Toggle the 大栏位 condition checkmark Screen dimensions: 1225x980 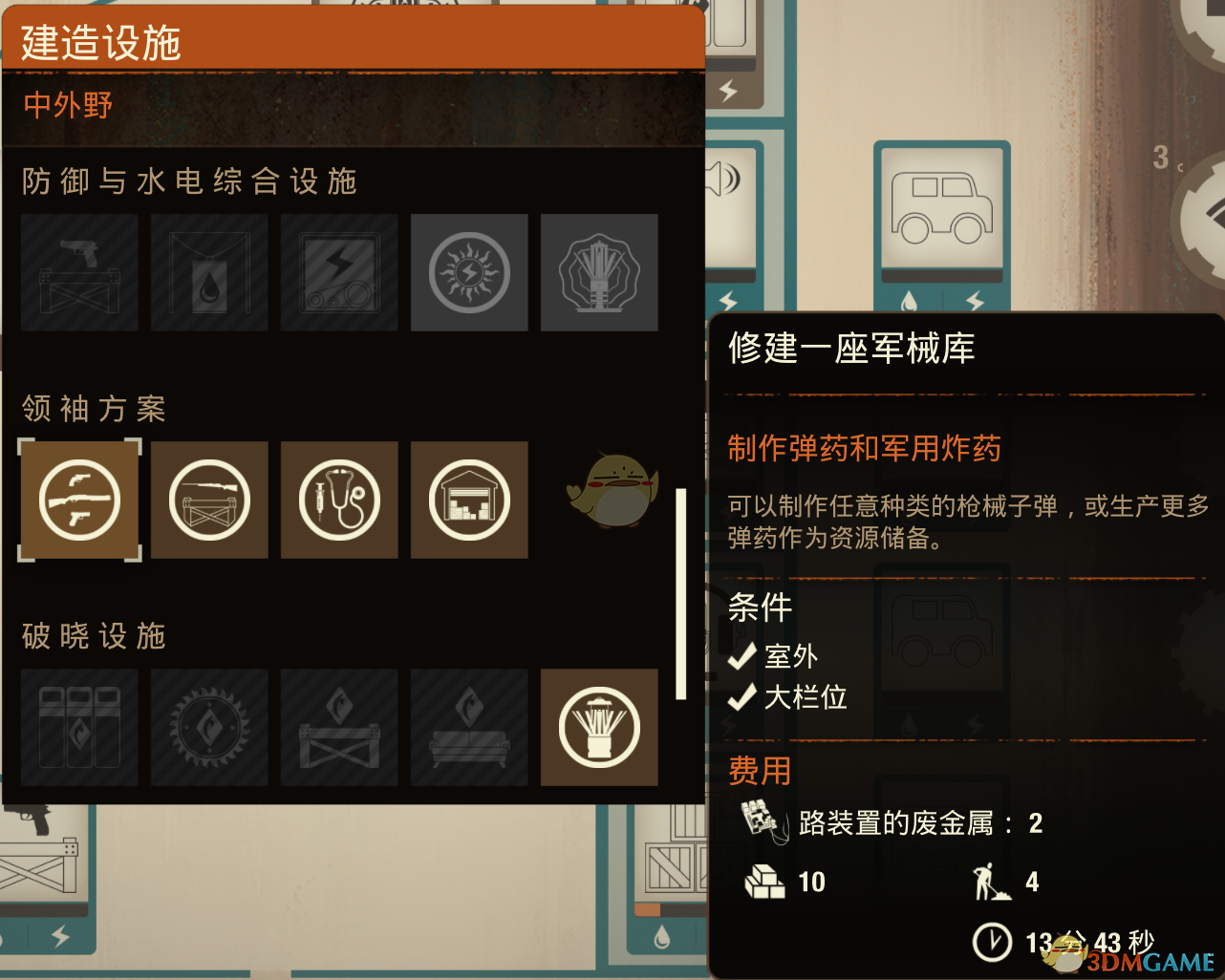click(x=741, y=697)
